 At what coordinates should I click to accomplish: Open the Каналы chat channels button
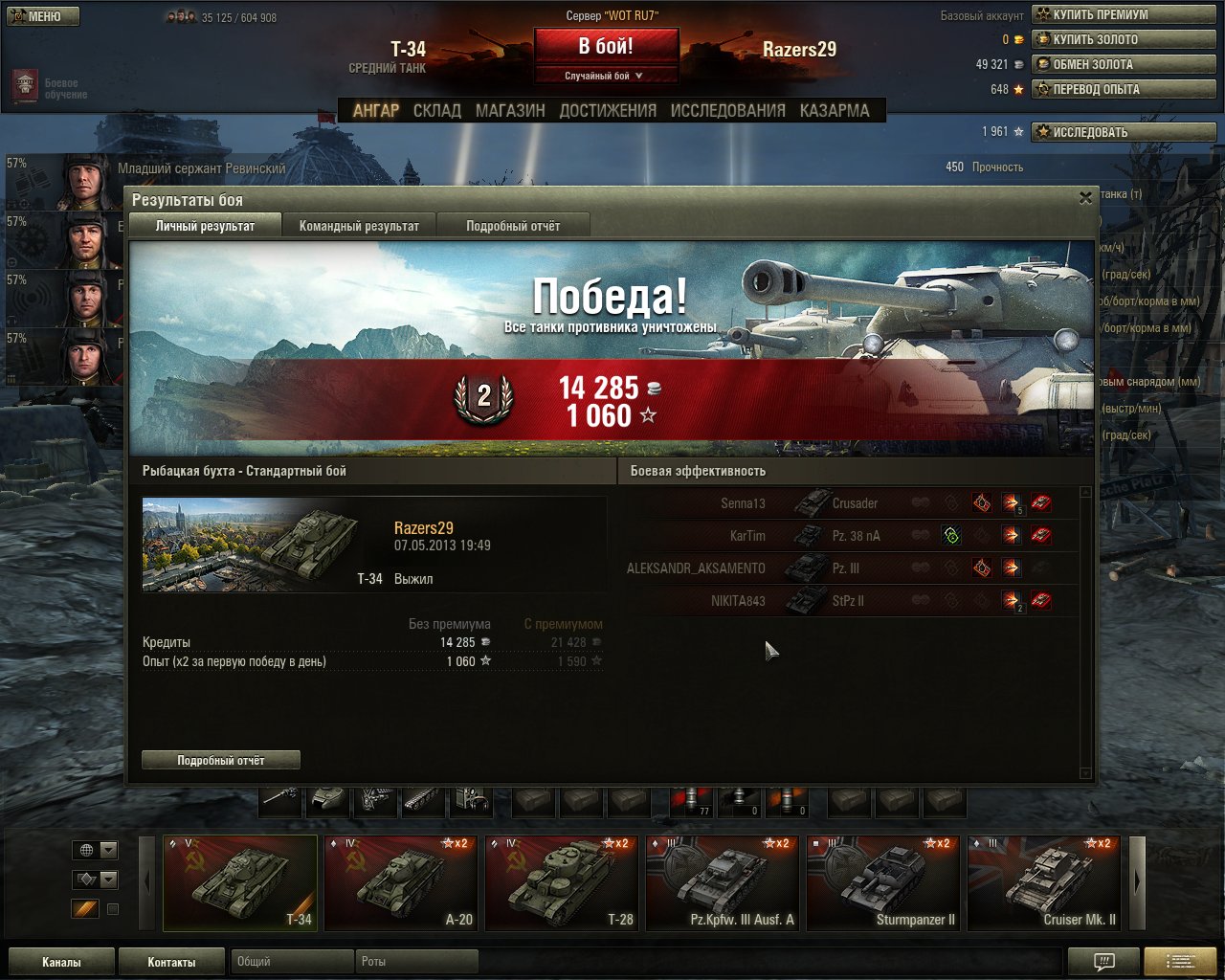coord(61,962)
